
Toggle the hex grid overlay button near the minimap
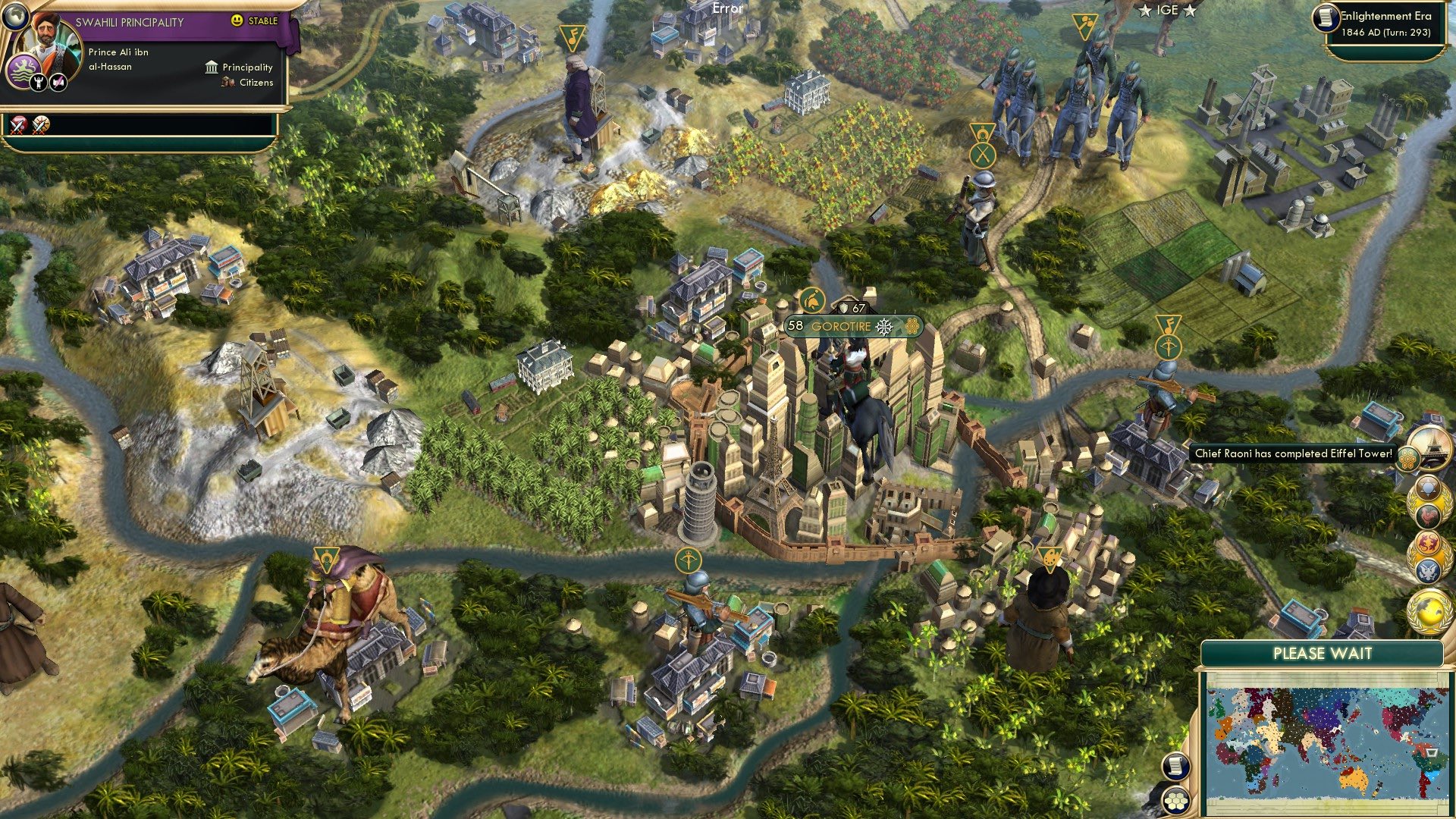coord(1175,801)
